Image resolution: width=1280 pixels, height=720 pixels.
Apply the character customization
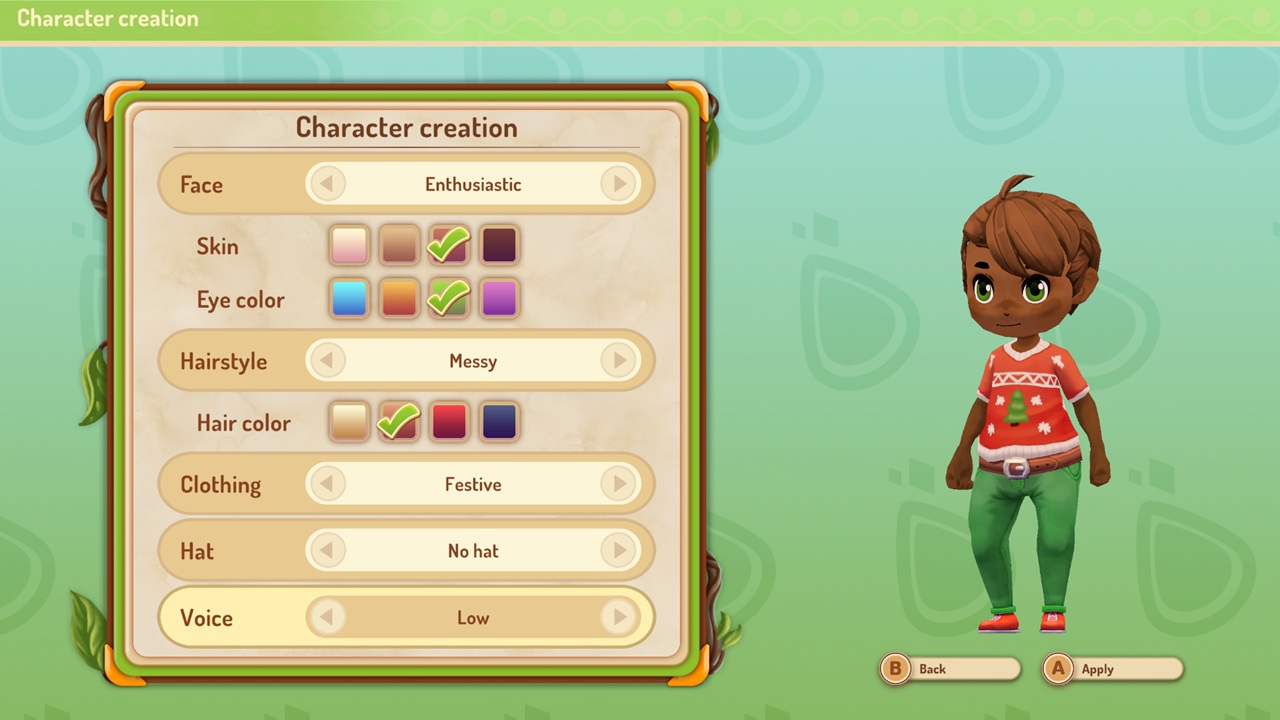click(x=1111, y=668)
